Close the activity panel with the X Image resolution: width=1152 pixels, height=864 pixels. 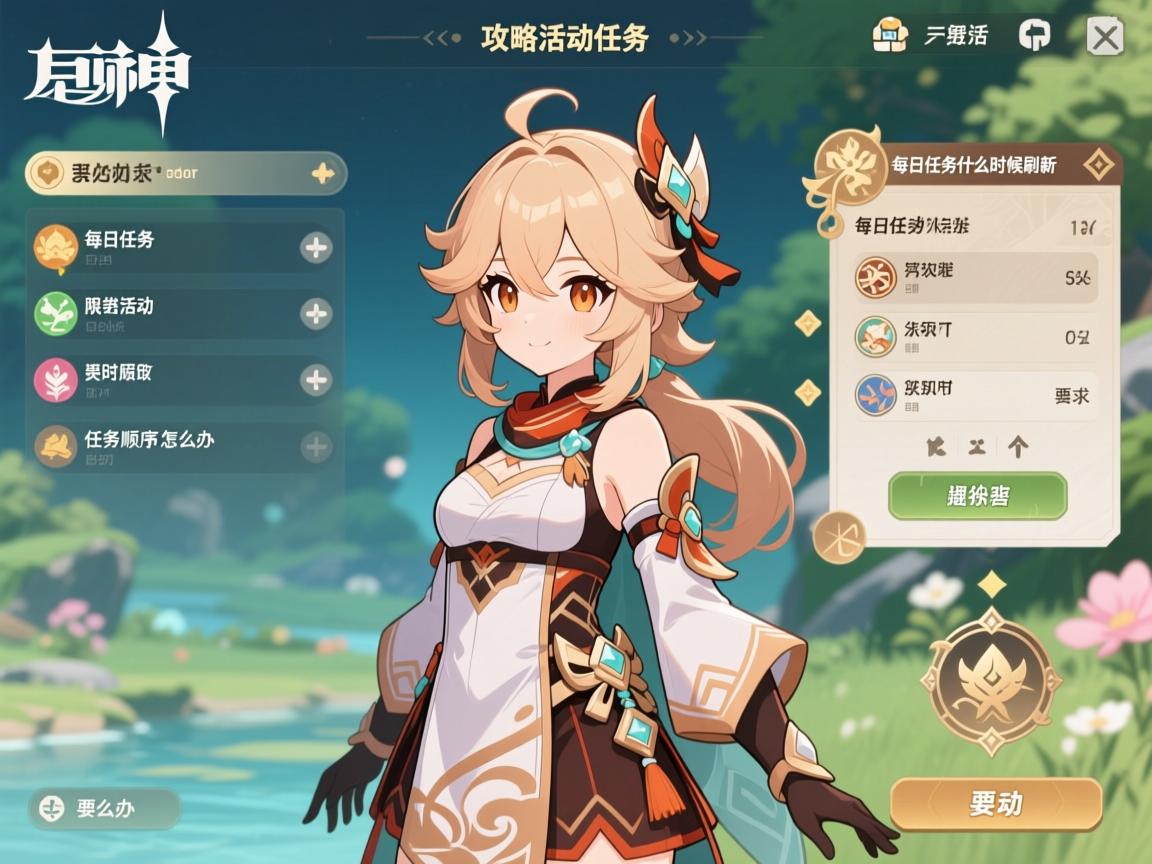(x=1104, y=38)
